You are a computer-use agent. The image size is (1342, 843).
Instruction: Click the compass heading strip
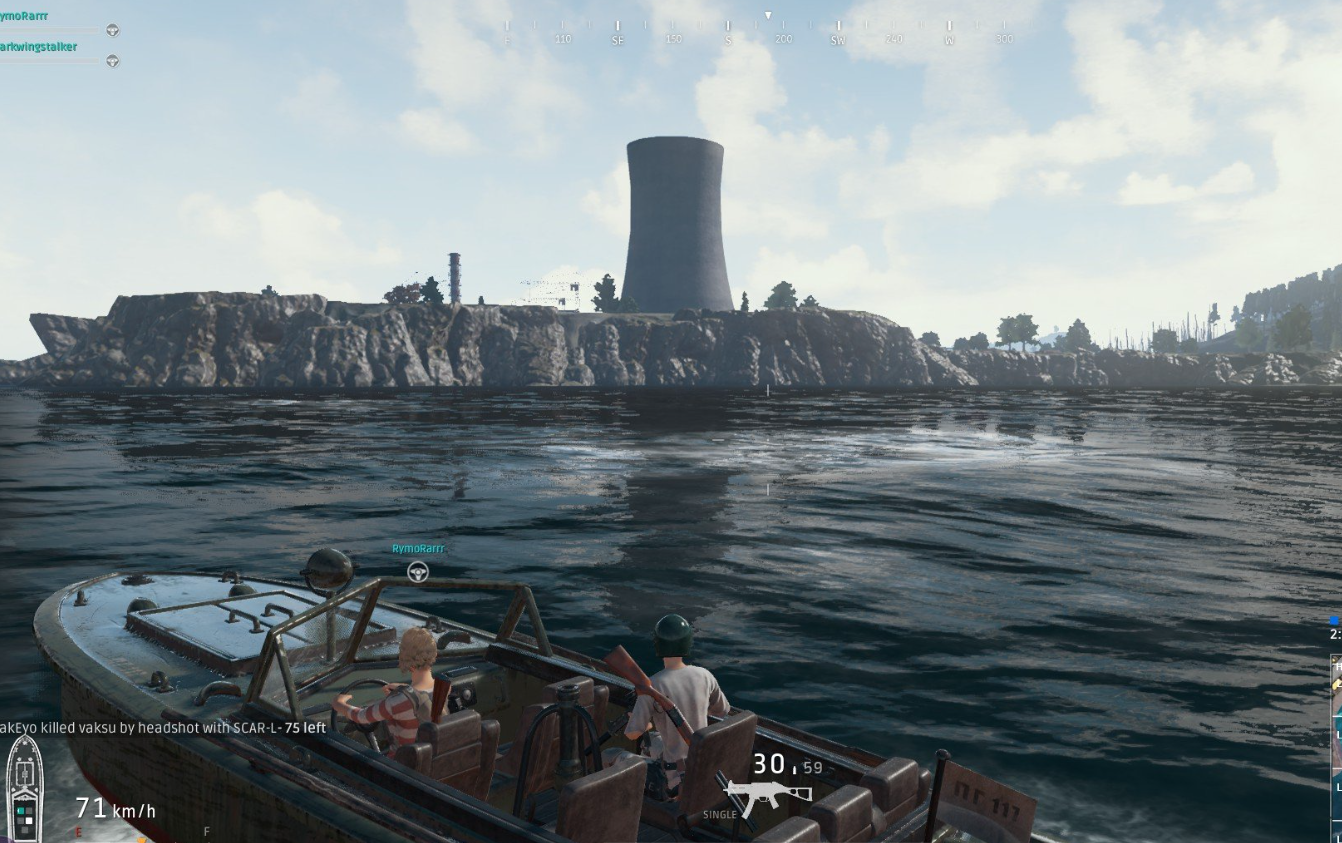click(x=757, y=31)
